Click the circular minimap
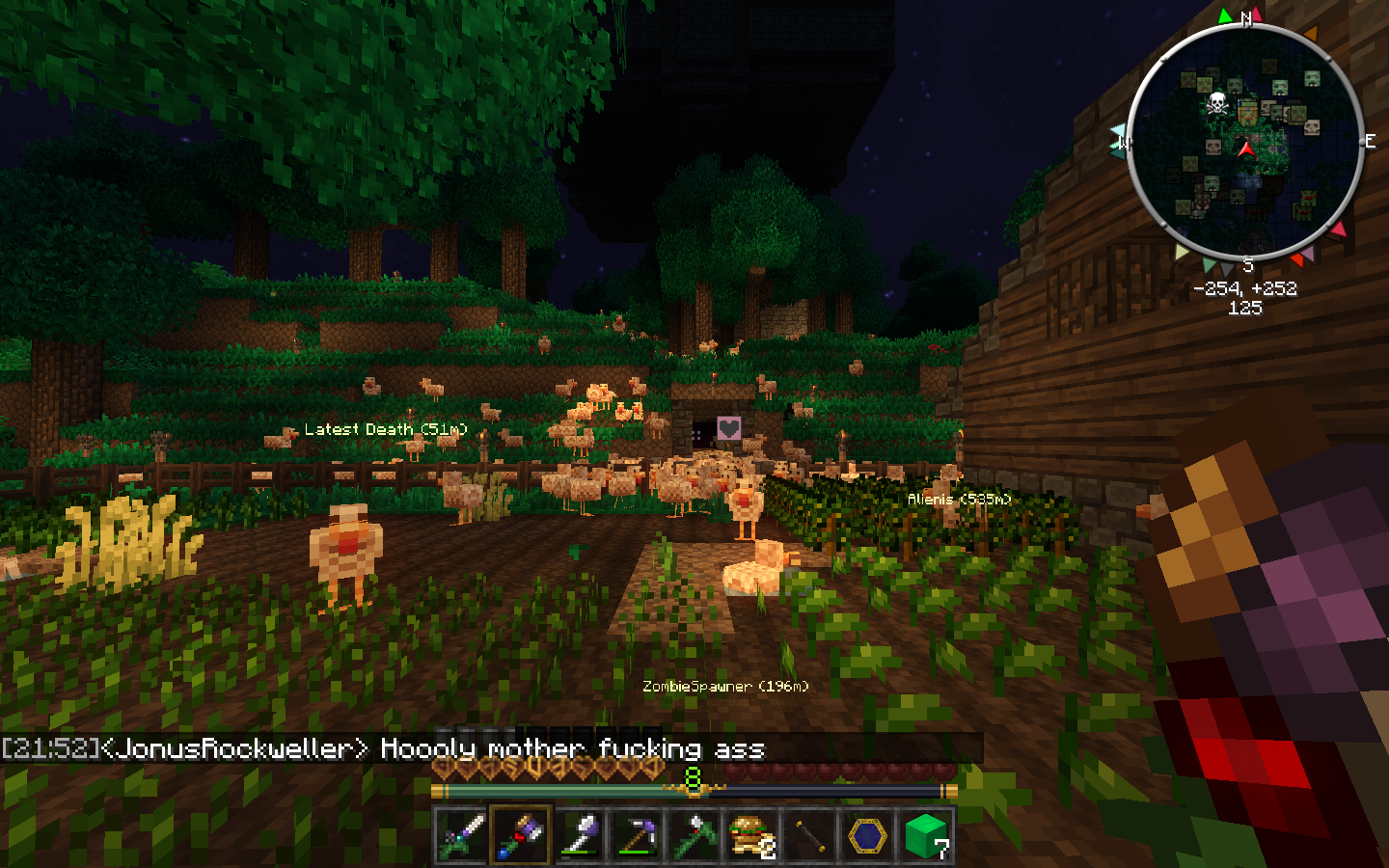The height and width of the screenshot is (868, 1389). point(1244,142)
